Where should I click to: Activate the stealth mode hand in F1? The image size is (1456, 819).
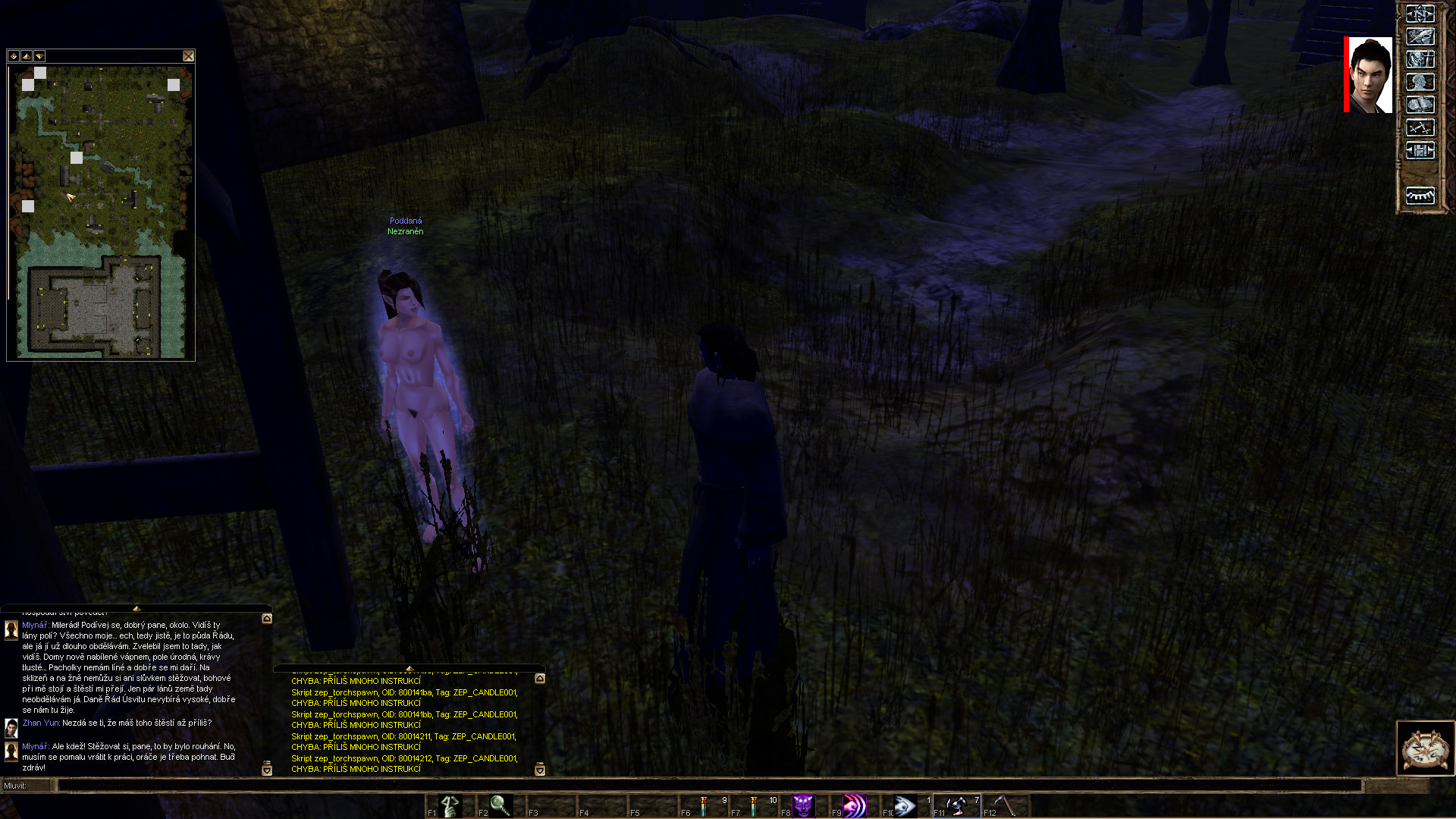click(450, 805)
